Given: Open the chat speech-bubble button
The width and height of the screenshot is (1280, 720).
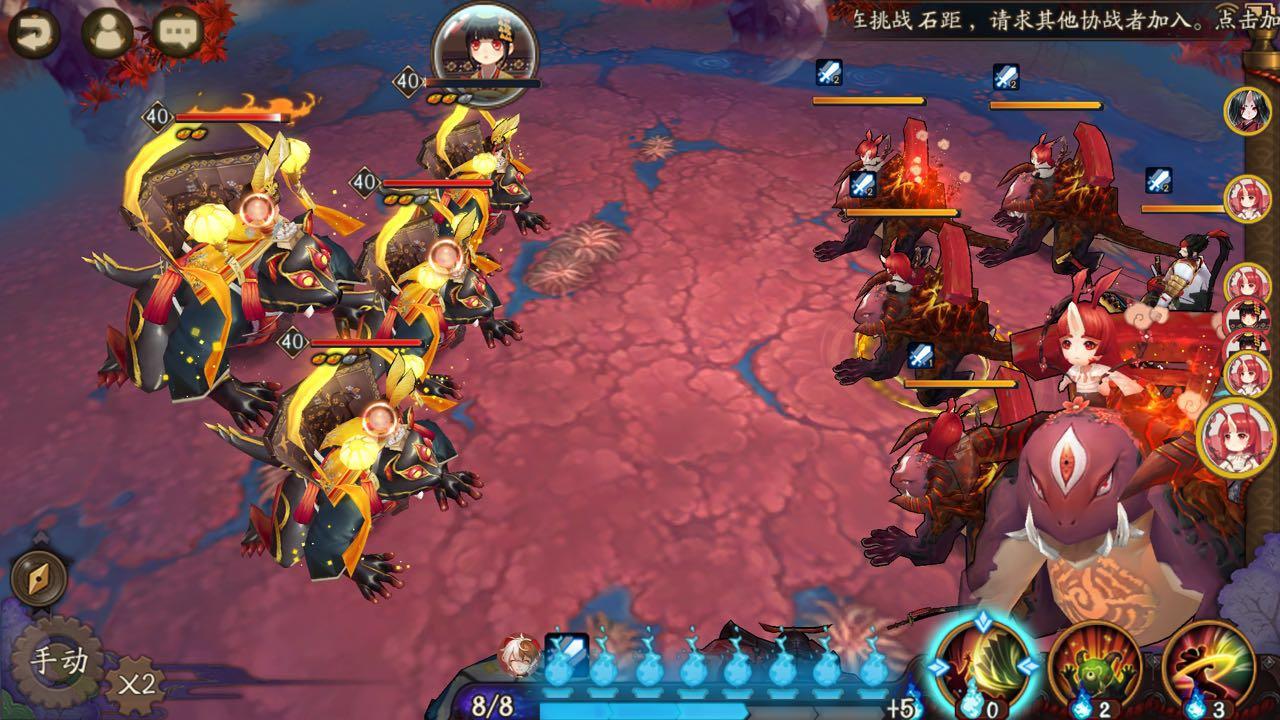Looking at the screenshot, I should [x=180, y=34].
